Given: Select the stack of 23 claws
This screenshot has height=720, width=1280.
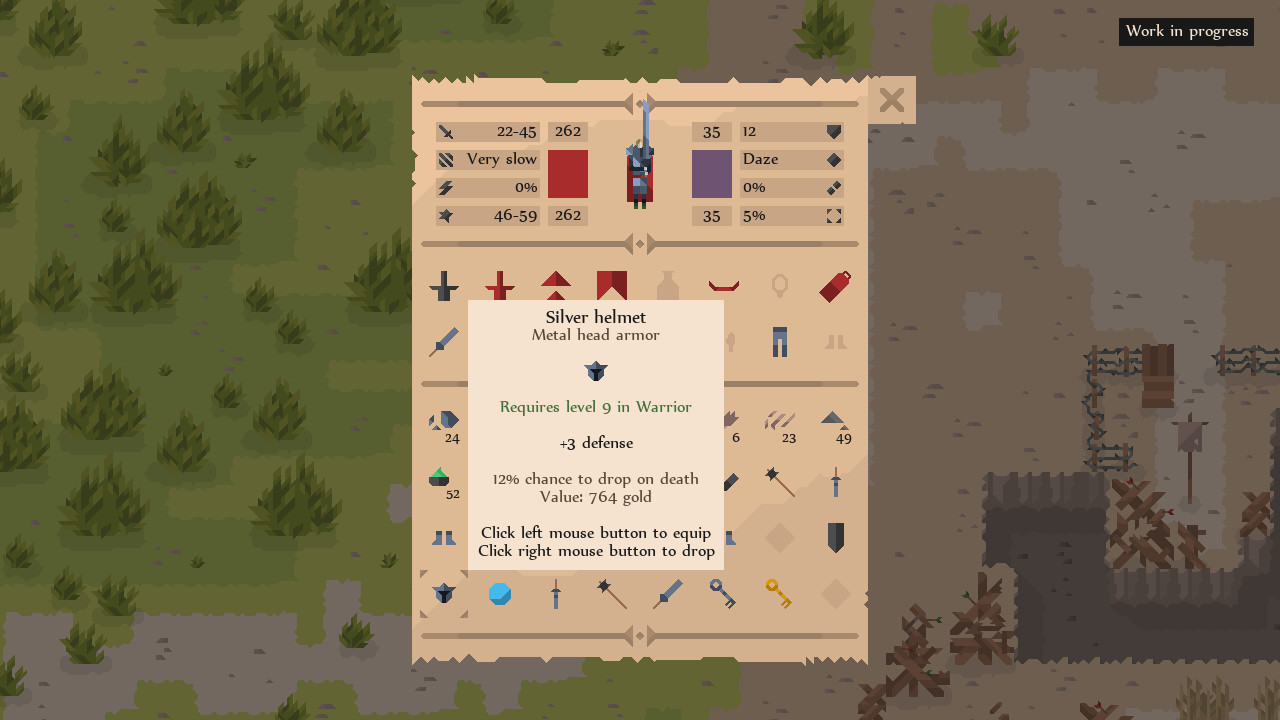Looking at the screenshot, I should coord(780,420).
